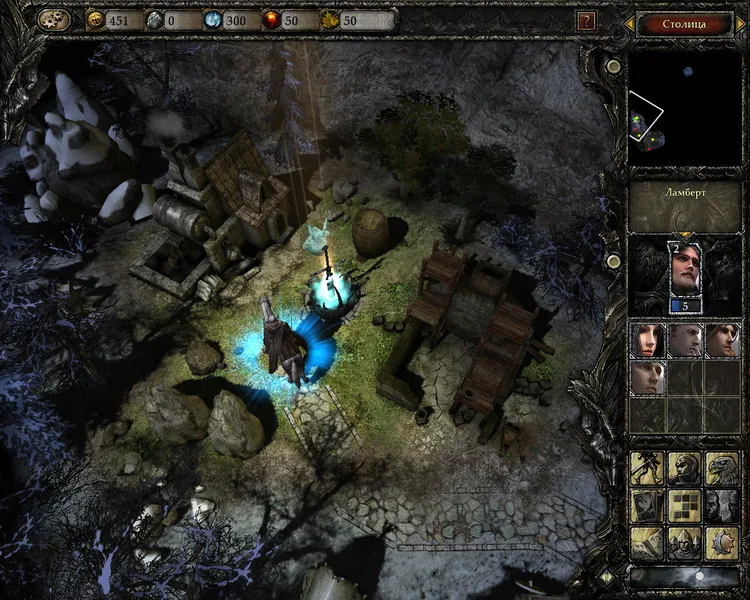Activate the running warrior command icon
The height and width of the screenshot is (600, 750).
(x=646, y=466)
